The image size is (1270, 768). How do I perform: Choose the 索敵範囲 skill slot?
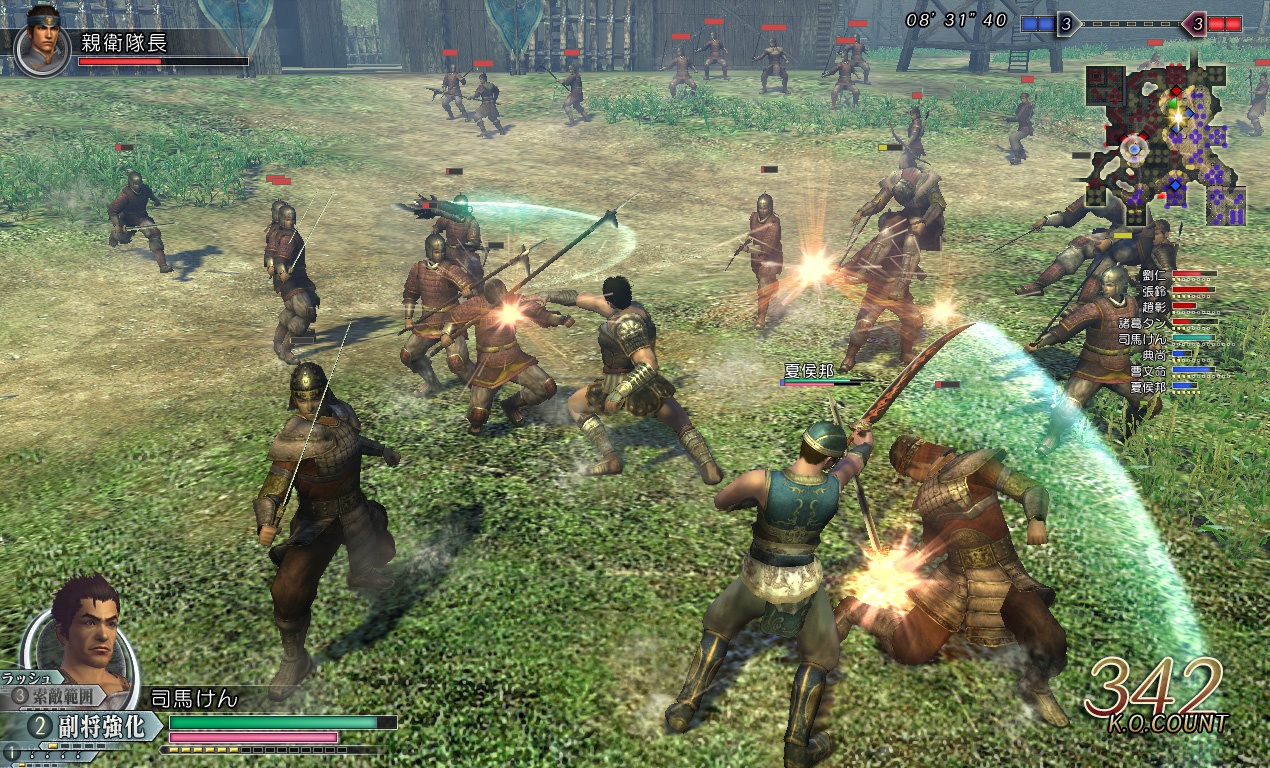point(62,695)
